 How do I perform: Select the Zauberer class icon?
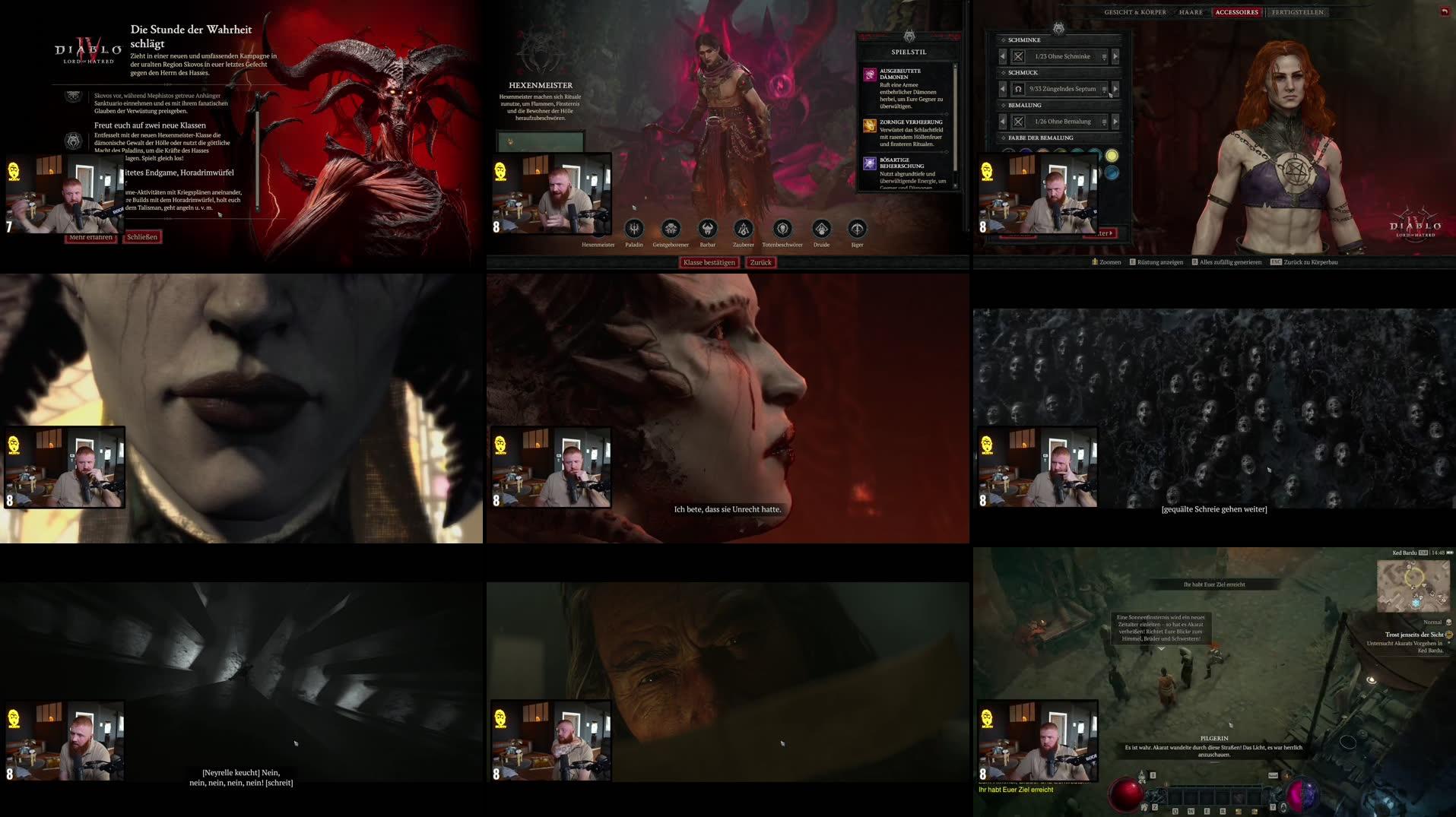click(x=743, y=228)
